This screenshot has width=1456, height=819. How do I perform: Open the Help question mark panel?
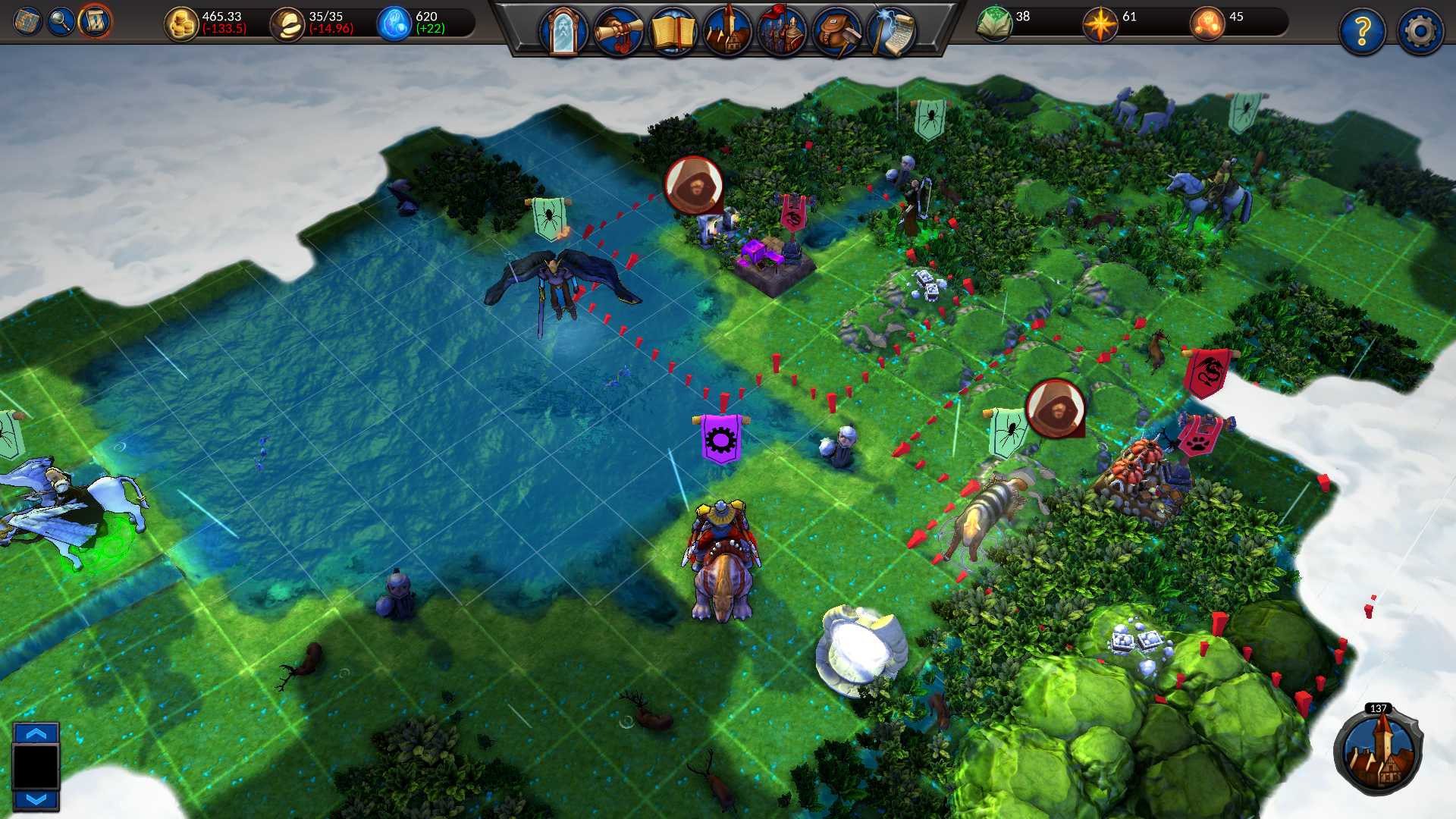(1363, 30)
